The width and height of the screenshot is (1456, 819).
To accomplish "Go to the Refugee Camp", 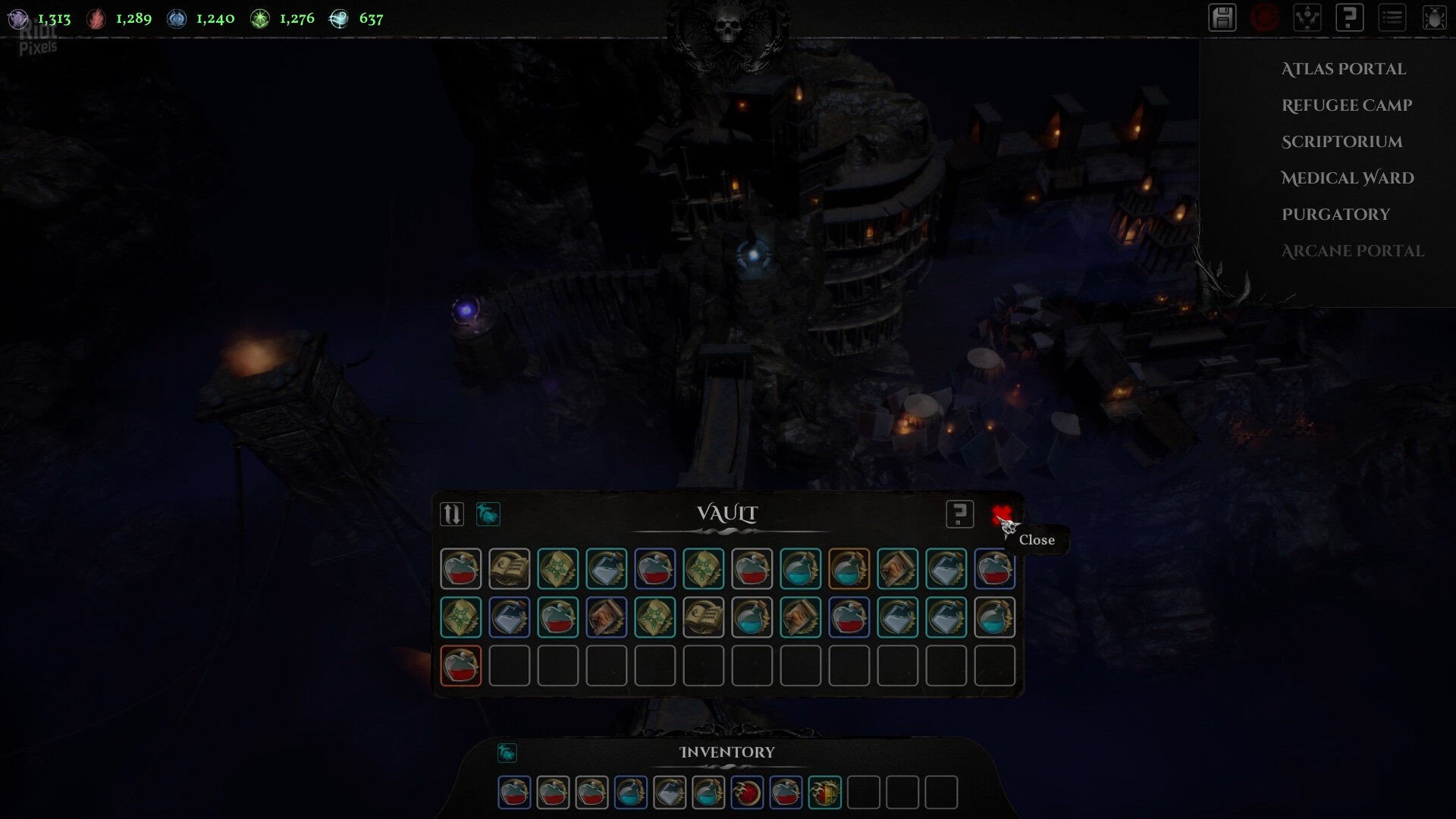I will [x=1346, y=105].
